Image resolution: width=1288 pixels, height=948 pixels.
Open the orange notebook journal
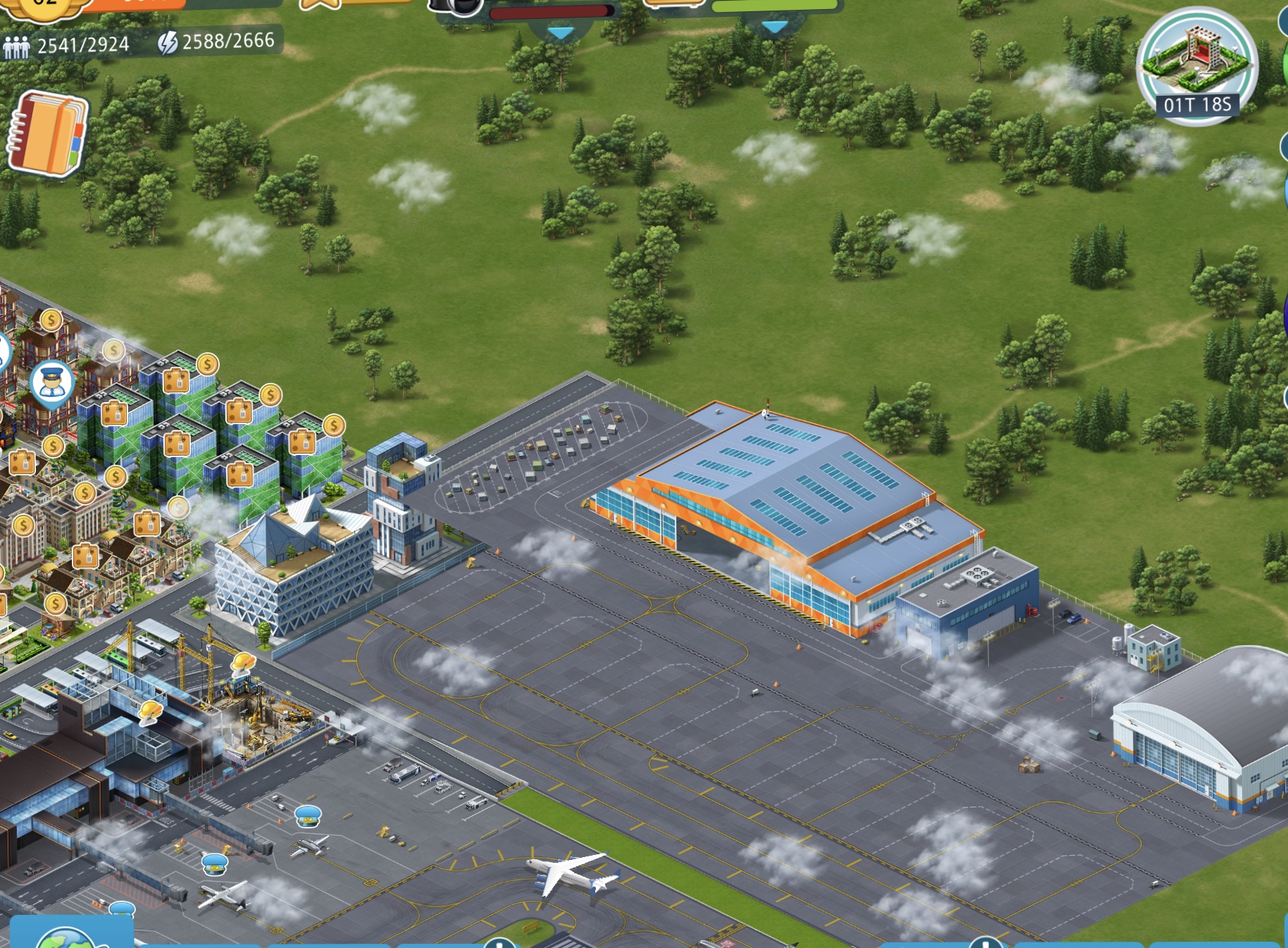click(x=46, y=134)
